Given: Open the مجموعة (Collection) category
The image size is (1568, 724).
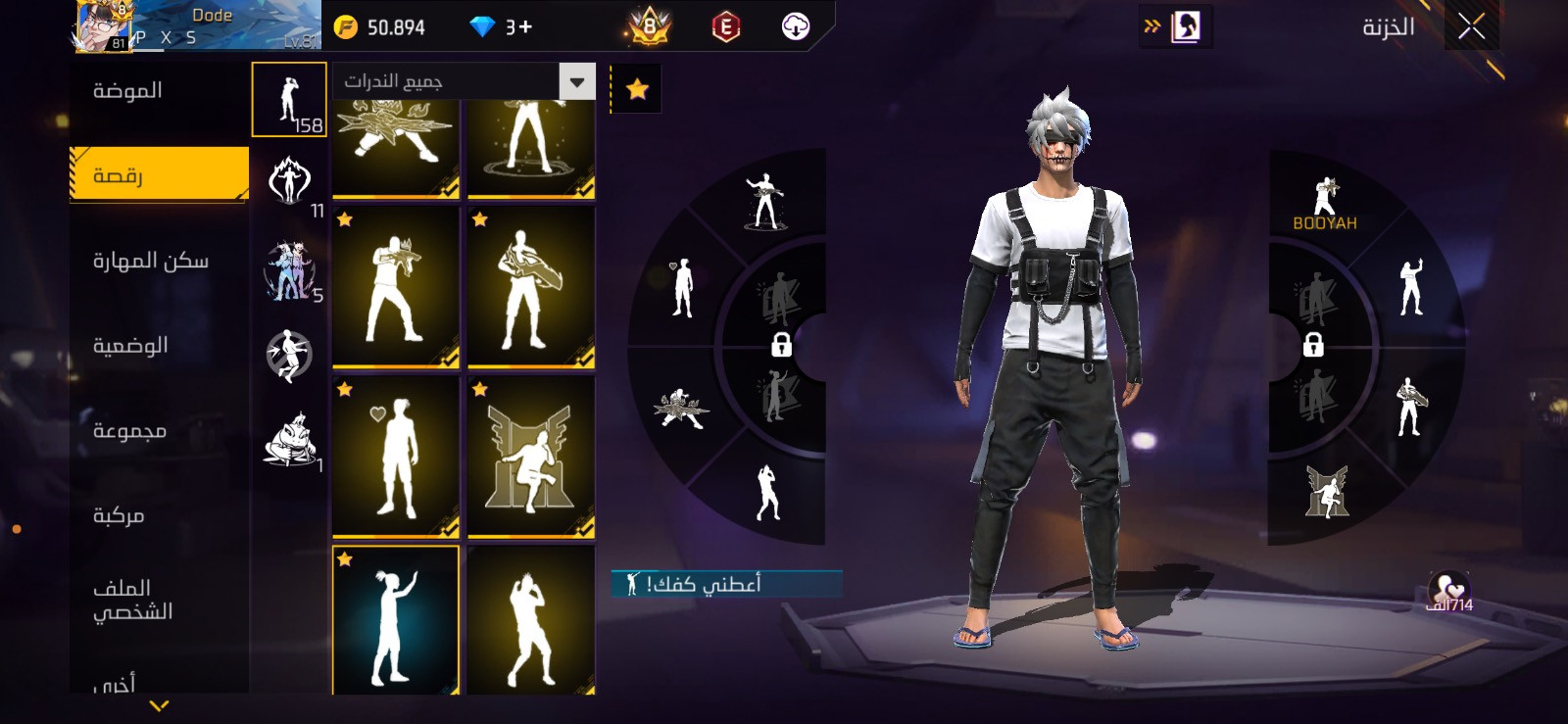Looking at the screenshot, I should coord(129,431).
